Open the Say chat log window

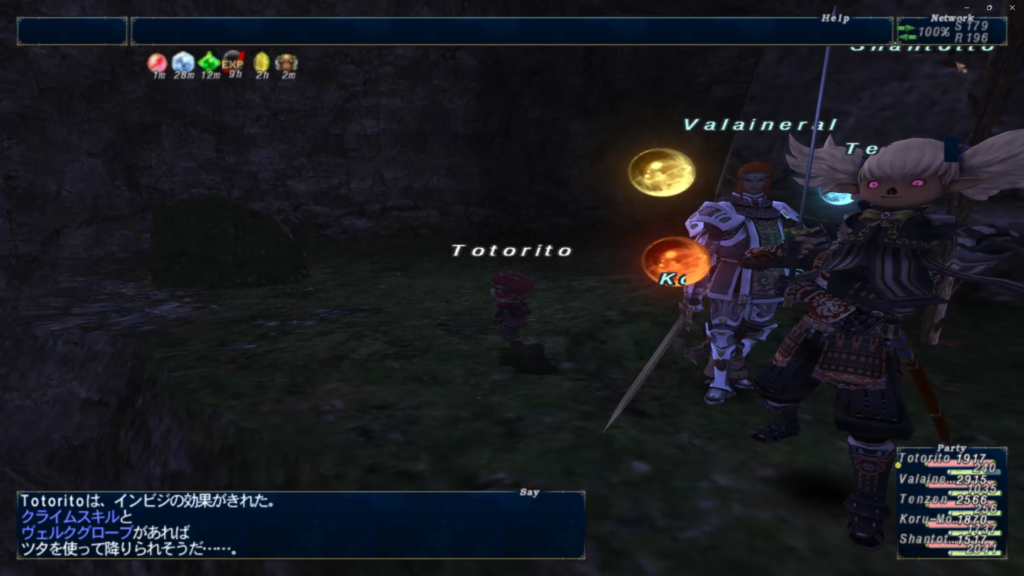[300, 523]
